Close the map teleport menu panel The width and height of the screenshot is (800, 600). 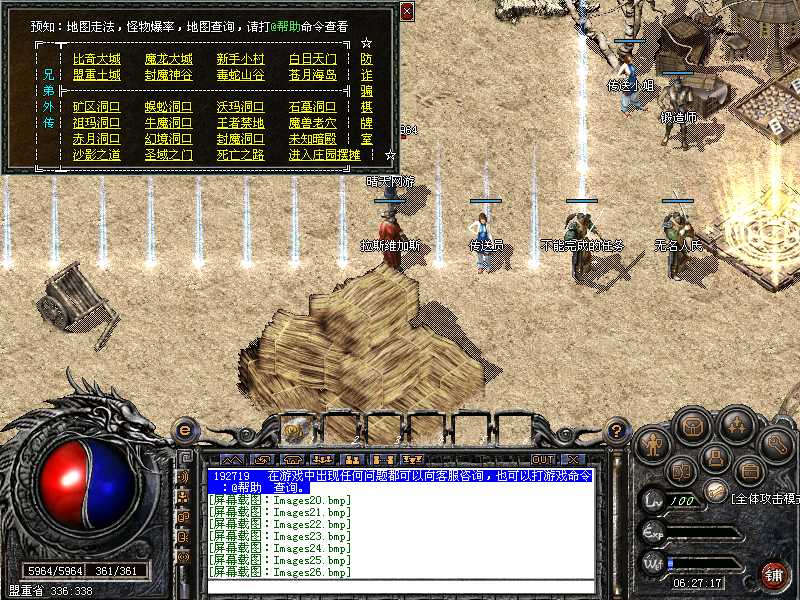[406, 12]
